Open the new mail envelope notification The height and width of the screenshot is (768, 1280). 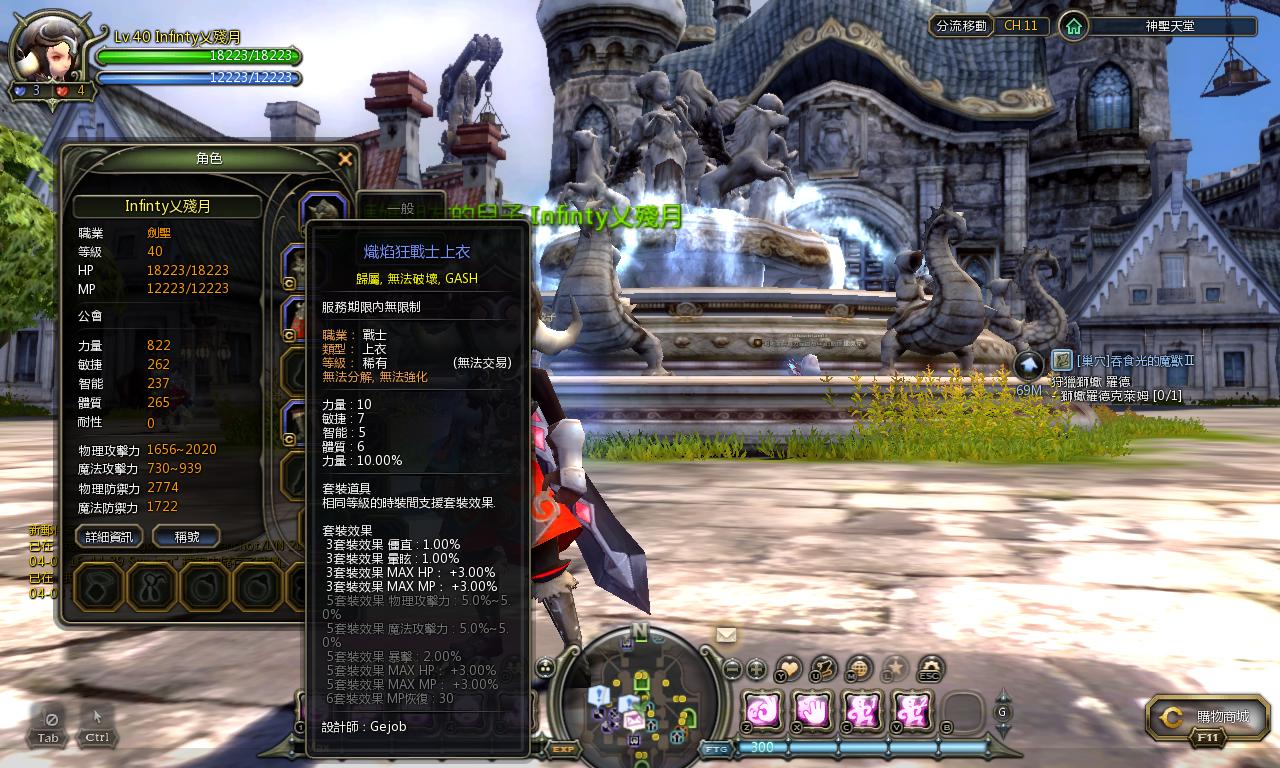point(726,634)
